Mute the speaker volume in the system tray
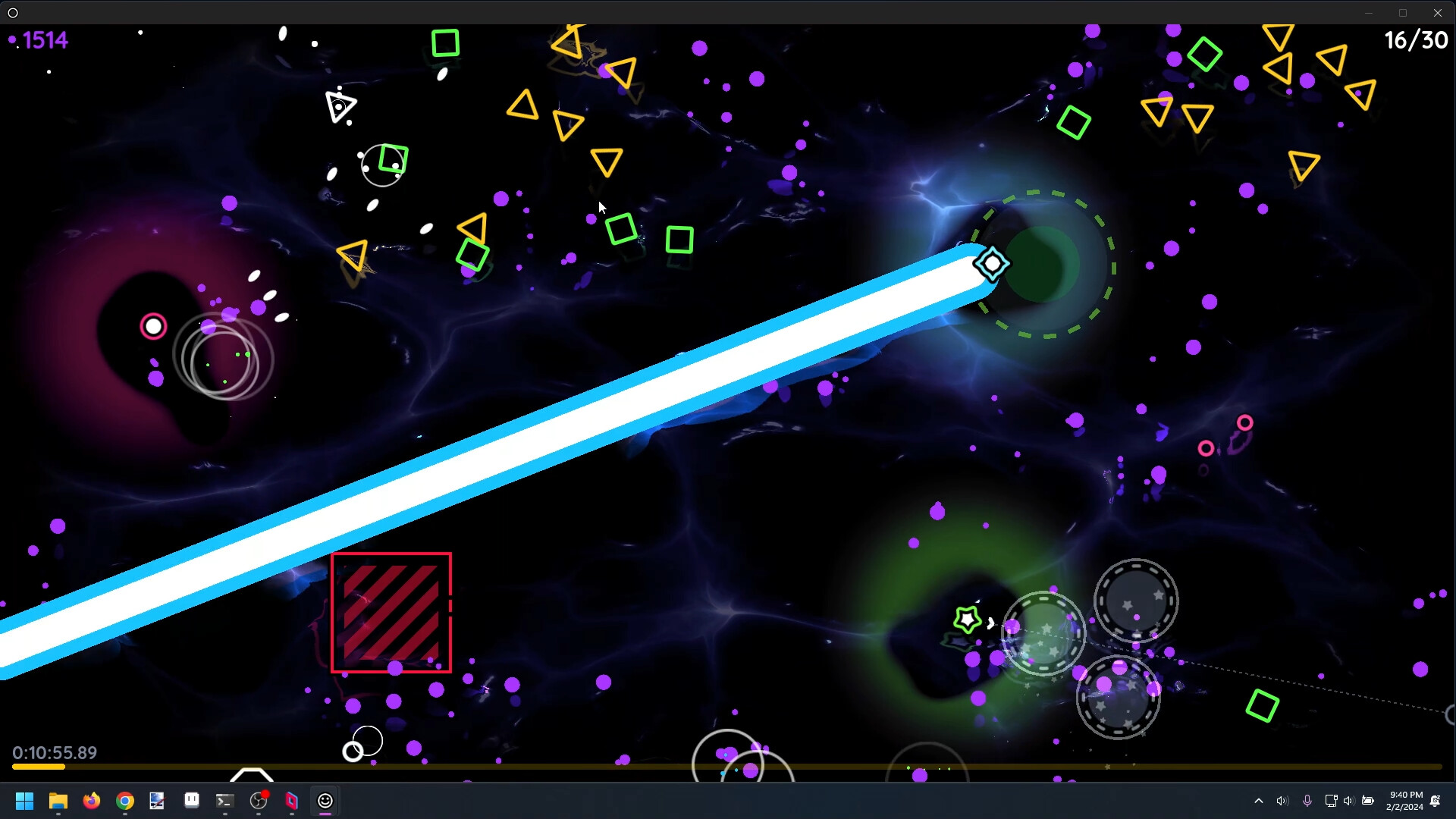The image size is (1456, 819). pyautogui.click(x=1282, y=800)
